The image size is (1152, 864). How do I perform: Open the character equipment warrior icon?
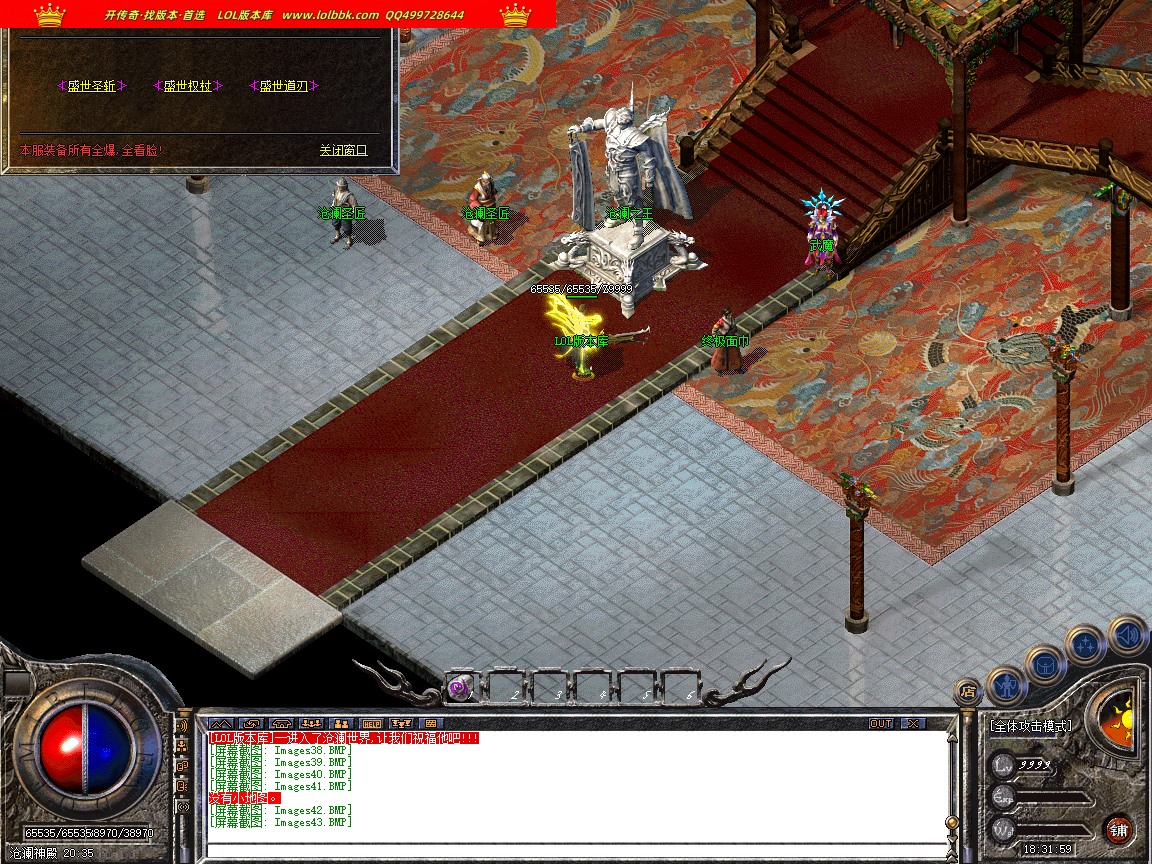coord(1005,685)
